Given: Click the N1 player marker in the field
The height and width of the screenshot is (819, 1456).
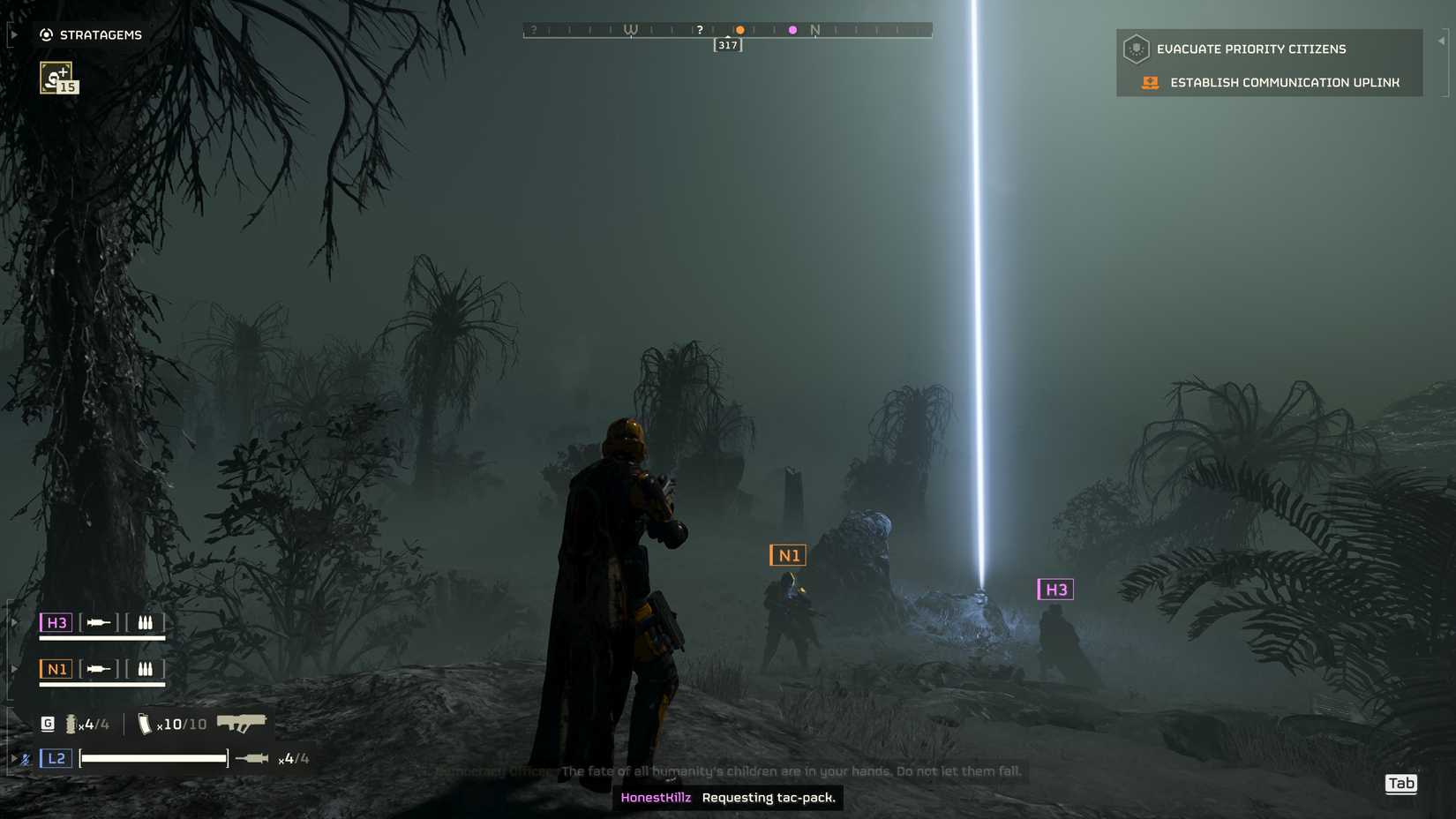Looking at the screenshot, I should click(789, 555).
